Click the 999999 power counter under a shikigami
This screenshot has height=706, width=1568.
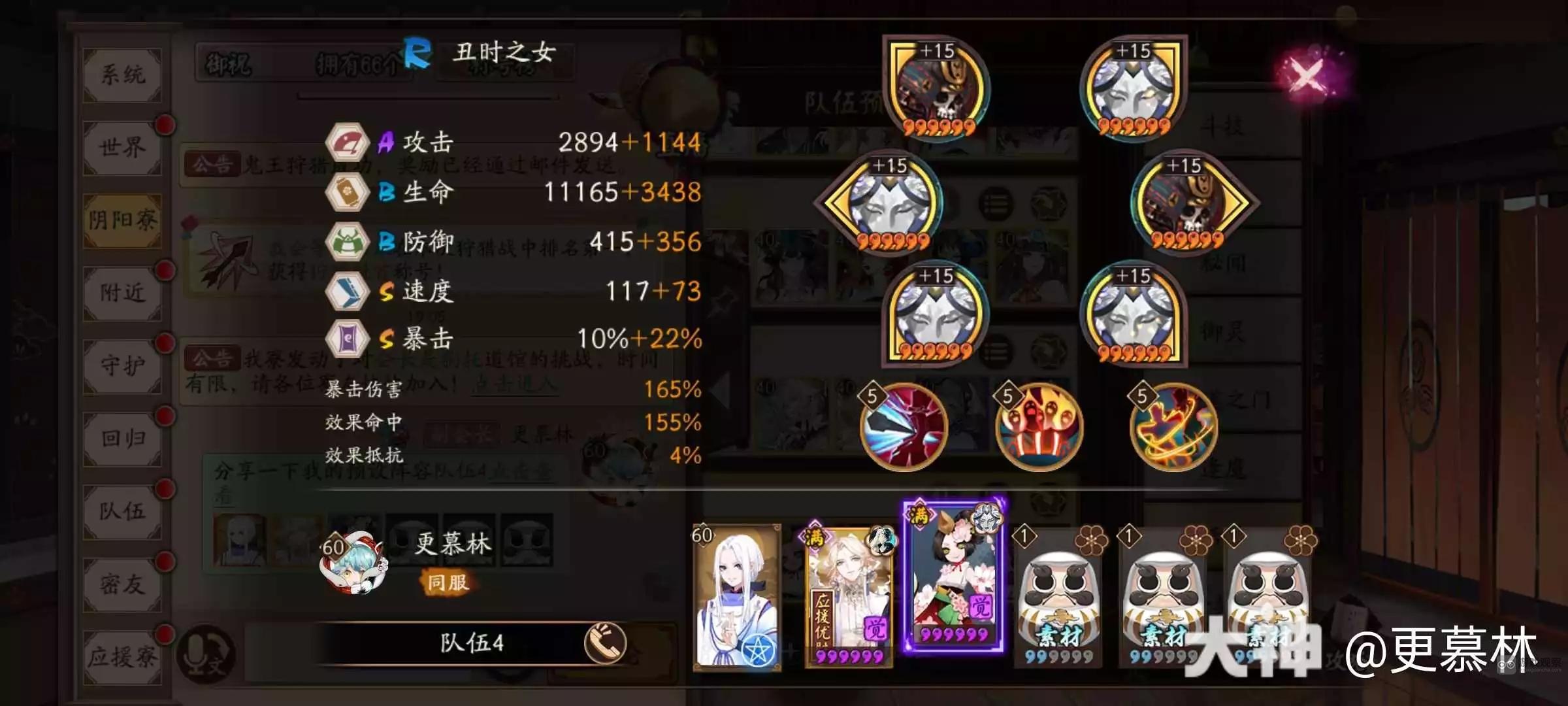point(940,127)
